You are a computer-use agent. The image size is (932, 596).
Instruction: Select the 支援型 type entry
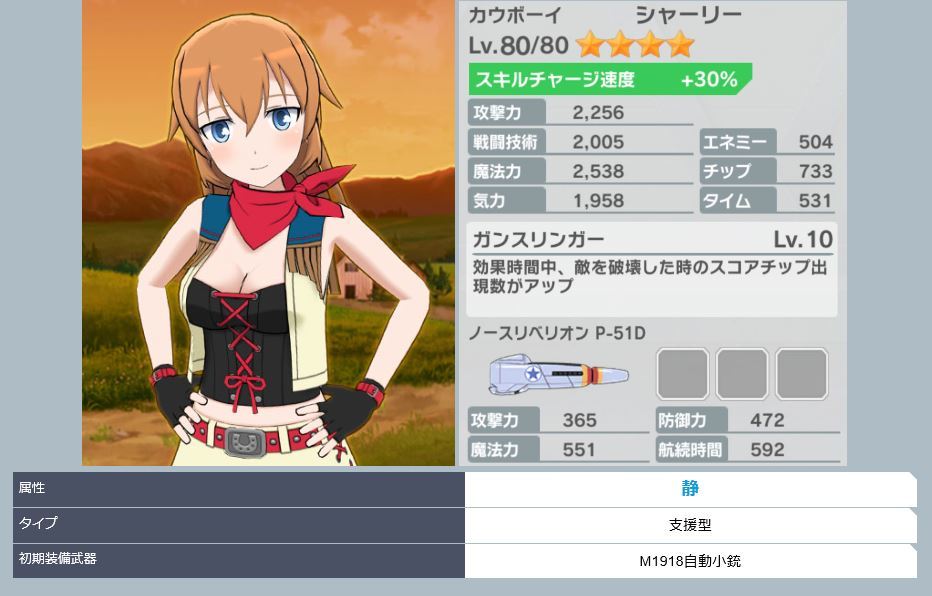point(690,525)
